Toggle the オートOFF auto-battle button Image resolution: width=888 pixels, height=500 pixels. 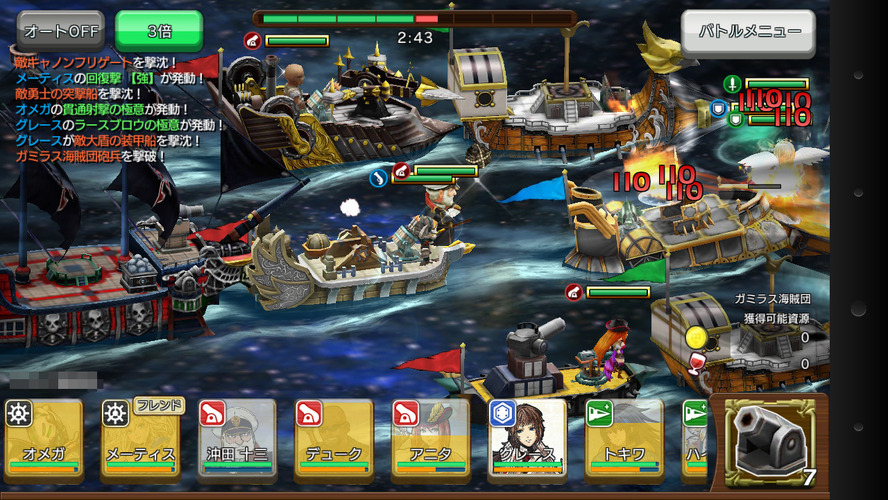point(61,31)
